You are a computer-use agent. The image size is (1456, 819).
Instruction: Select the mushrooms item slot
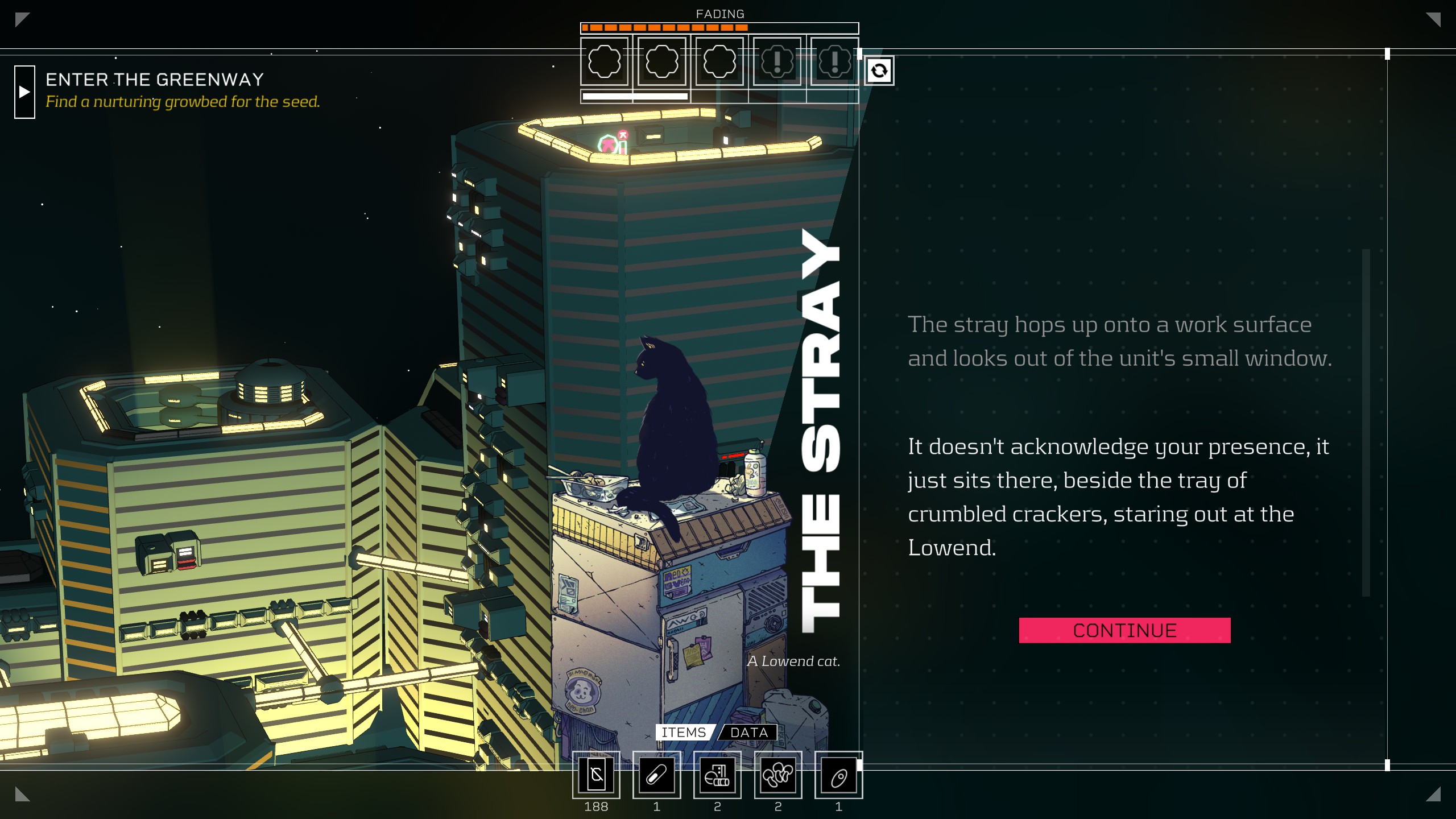click(x=777, y=775)
